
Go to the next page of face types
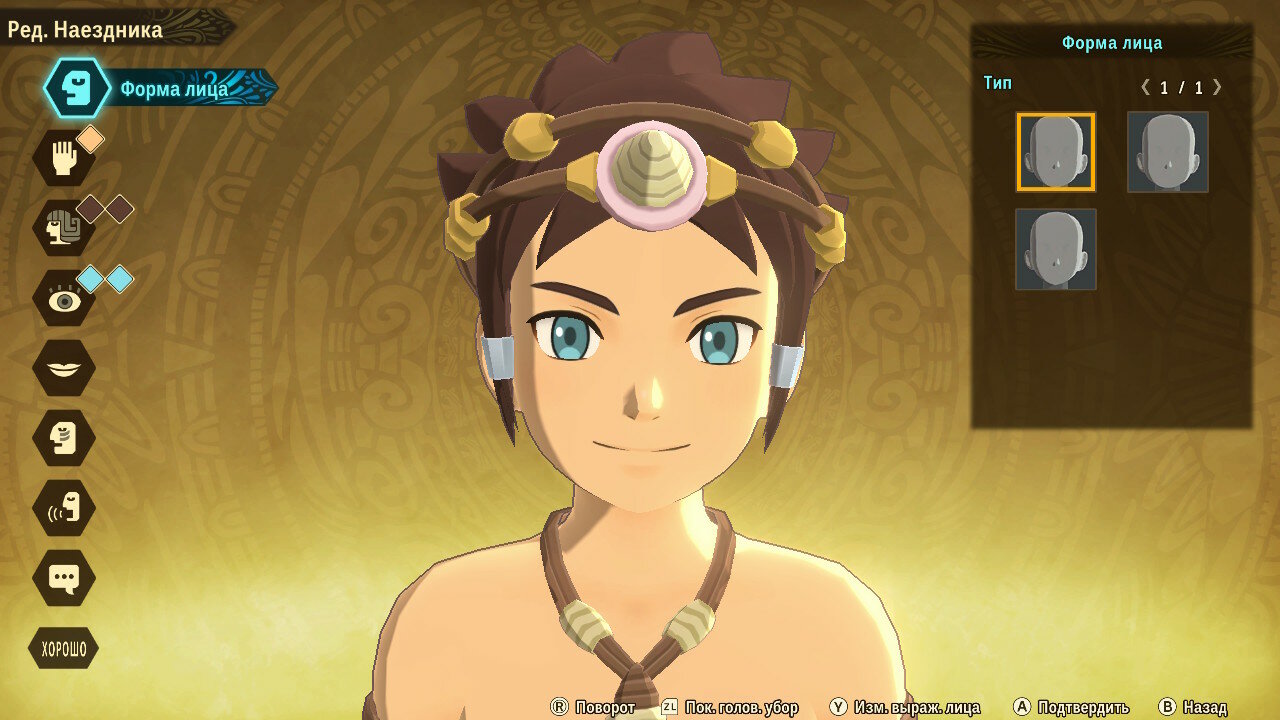tap(1217, 87)
